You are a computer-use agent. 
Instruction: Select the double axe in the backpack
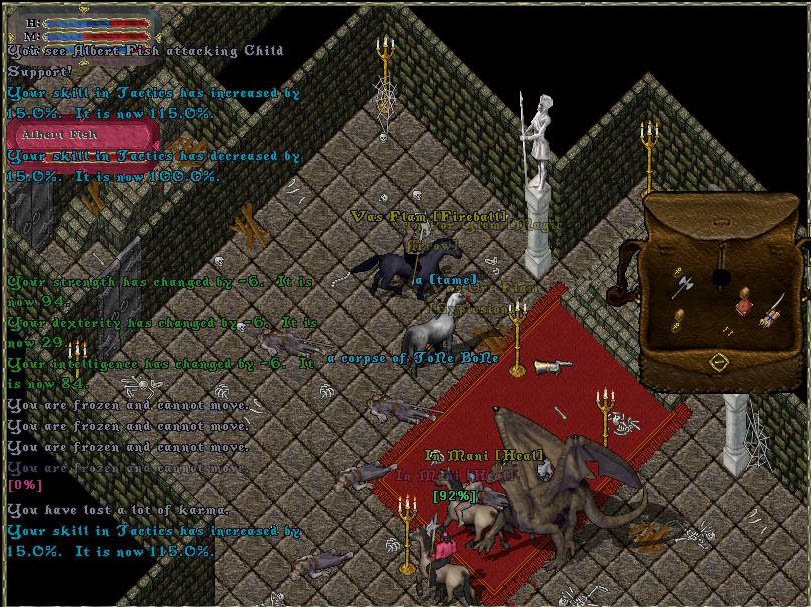pos(683,284)
